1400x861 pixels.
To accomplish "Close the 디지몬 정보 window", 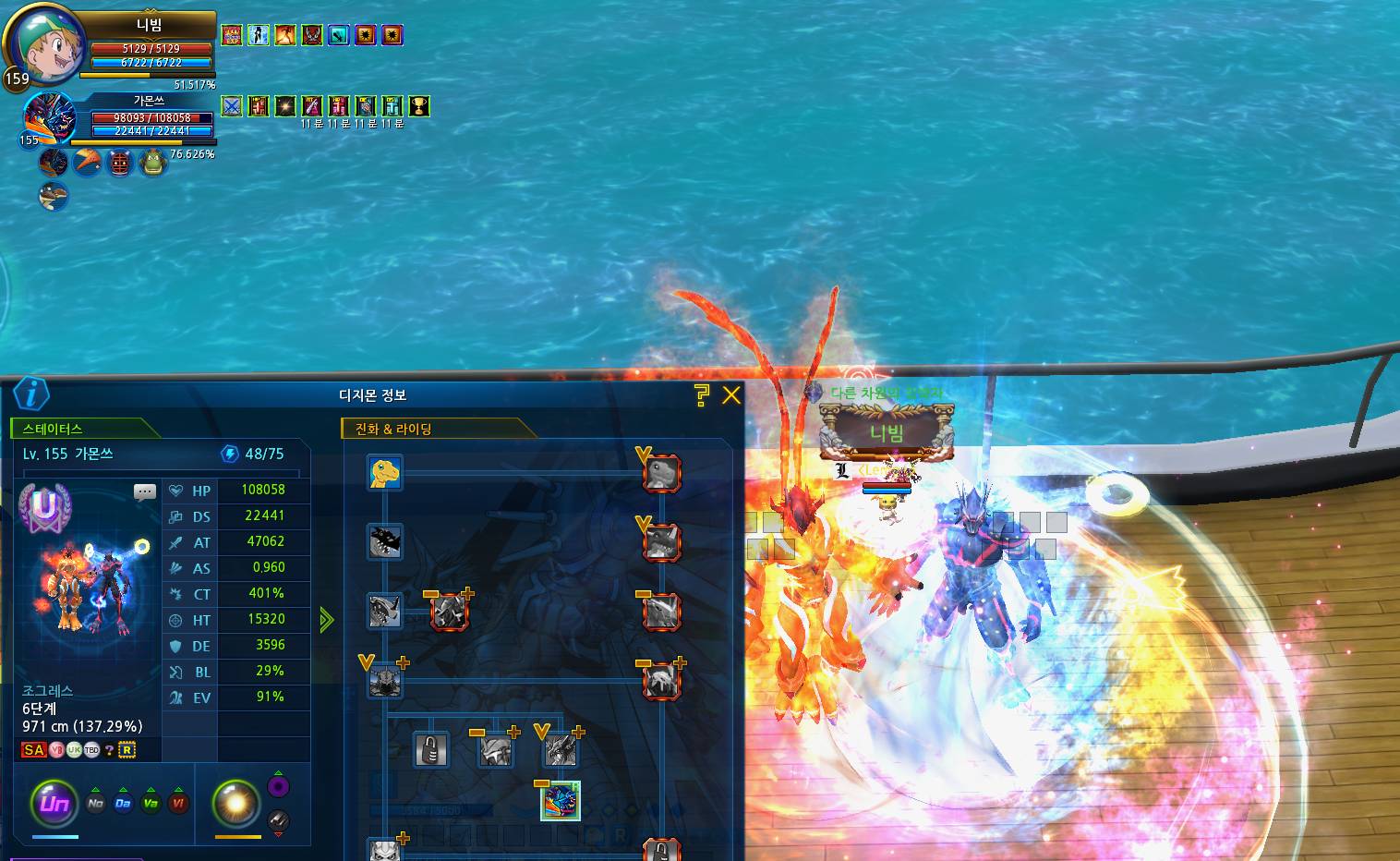I will click(x=731, y=395).
